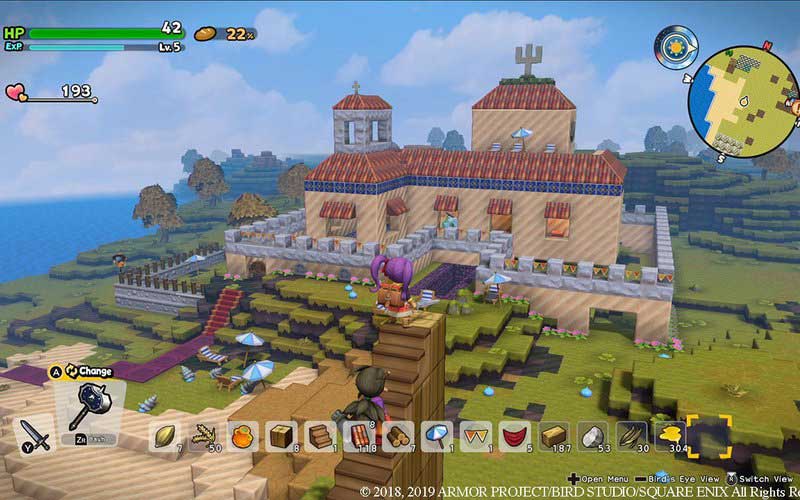
Task: Select the wood logs hotbar slot
Action: (398, 436)
